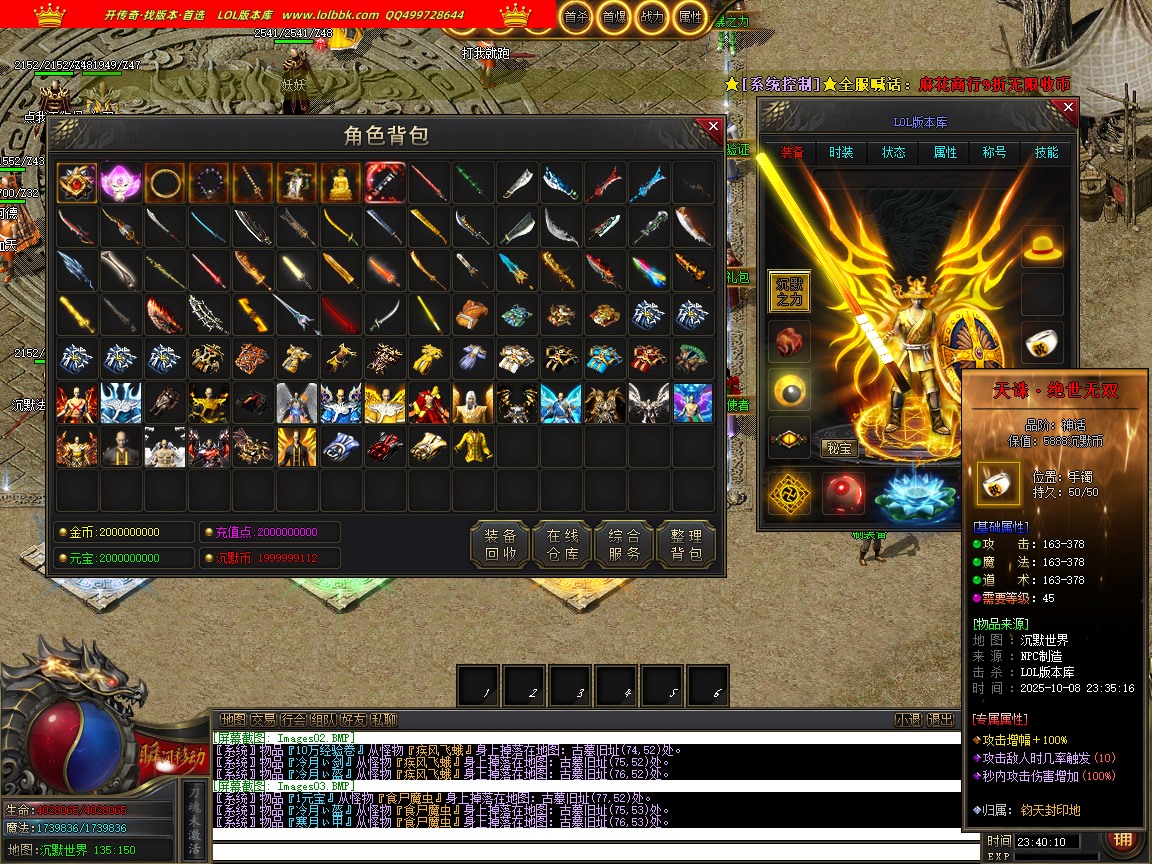Click the 退出 exit button
The image size is (1152, 864).
pos(940,719)
